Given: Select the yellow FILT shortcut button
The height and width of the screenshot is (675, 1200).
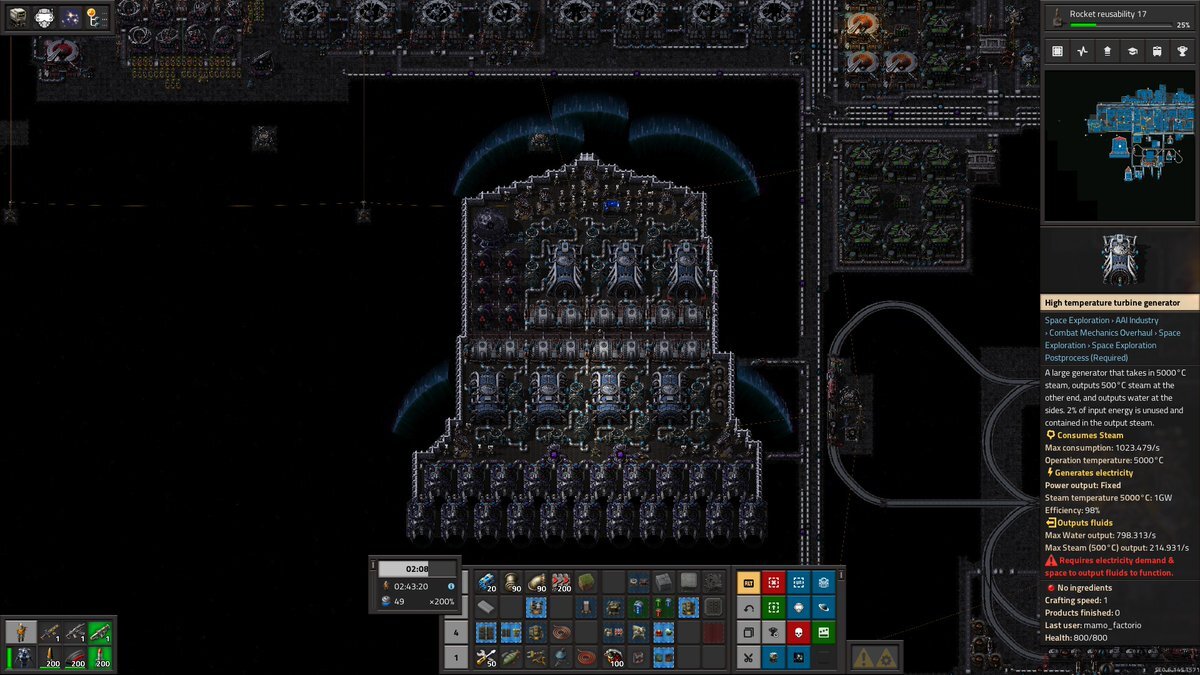Looking at the screenshot, I should tap(748, 582).
